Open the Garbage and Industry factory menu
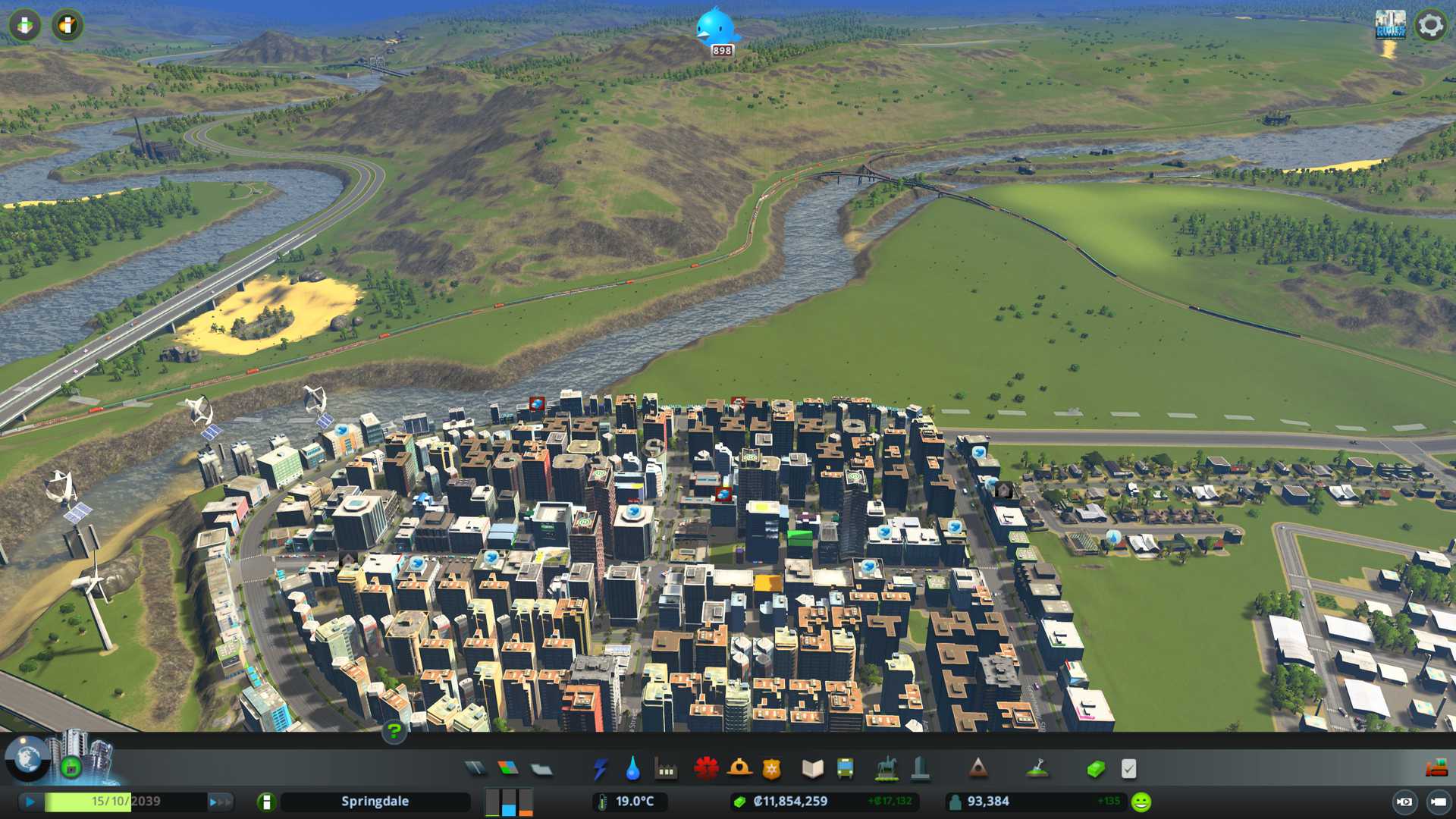The height and width of the screenshot is (819, 1456). click(666, 770)
